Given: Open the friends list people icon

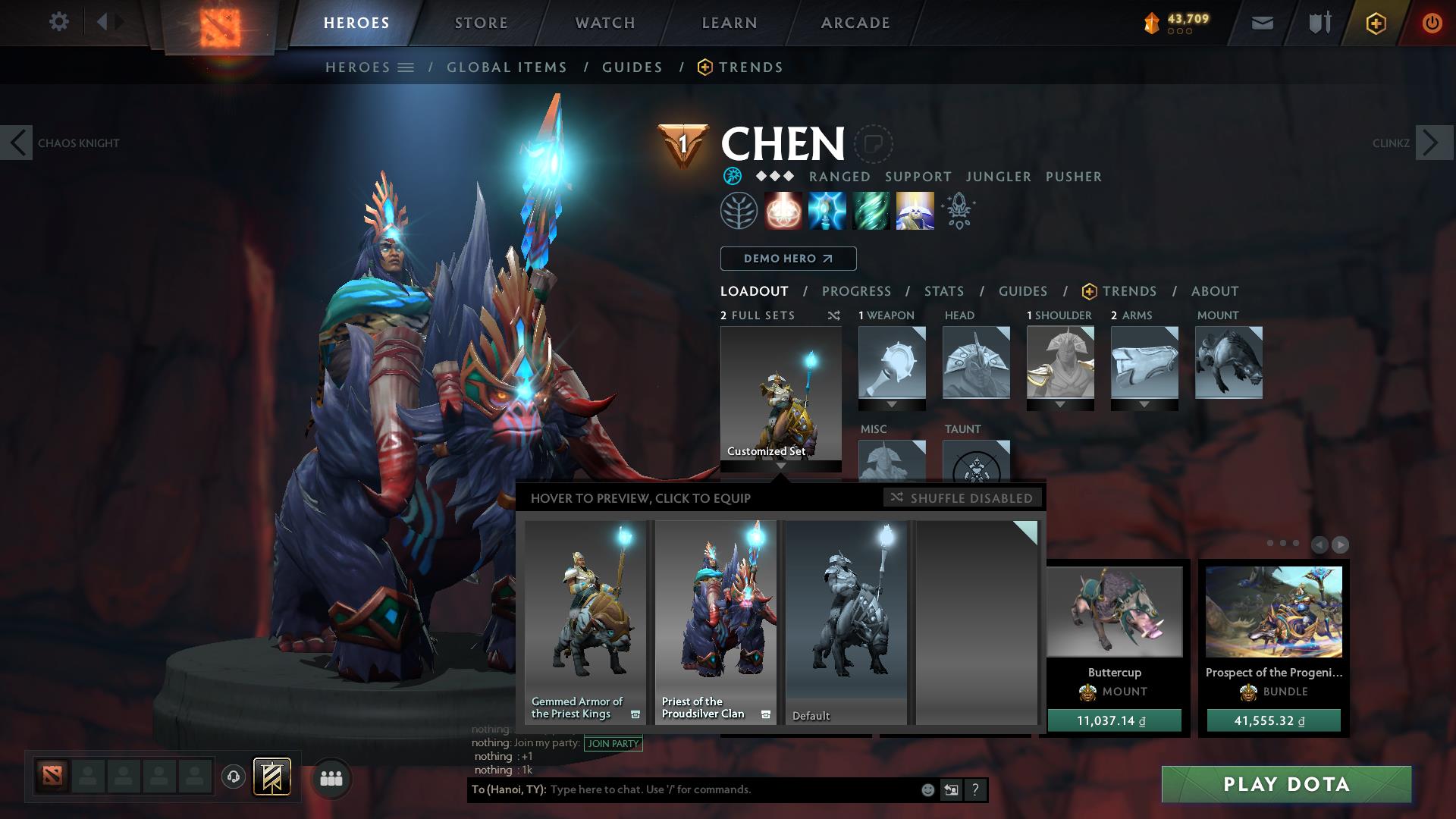Looking at the screenshot, I should tap(331, 777).
